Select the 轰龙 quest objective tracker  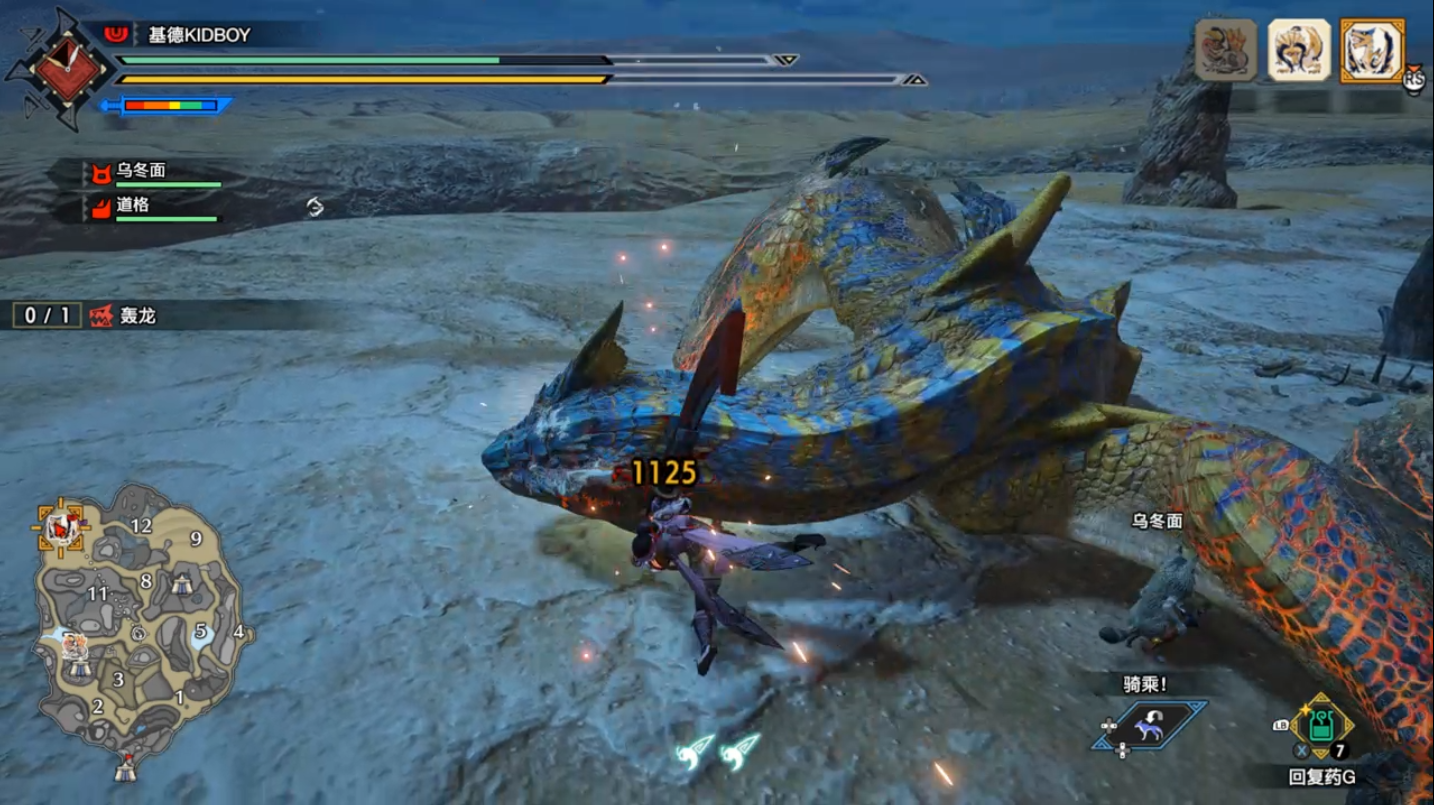(122, 316)
